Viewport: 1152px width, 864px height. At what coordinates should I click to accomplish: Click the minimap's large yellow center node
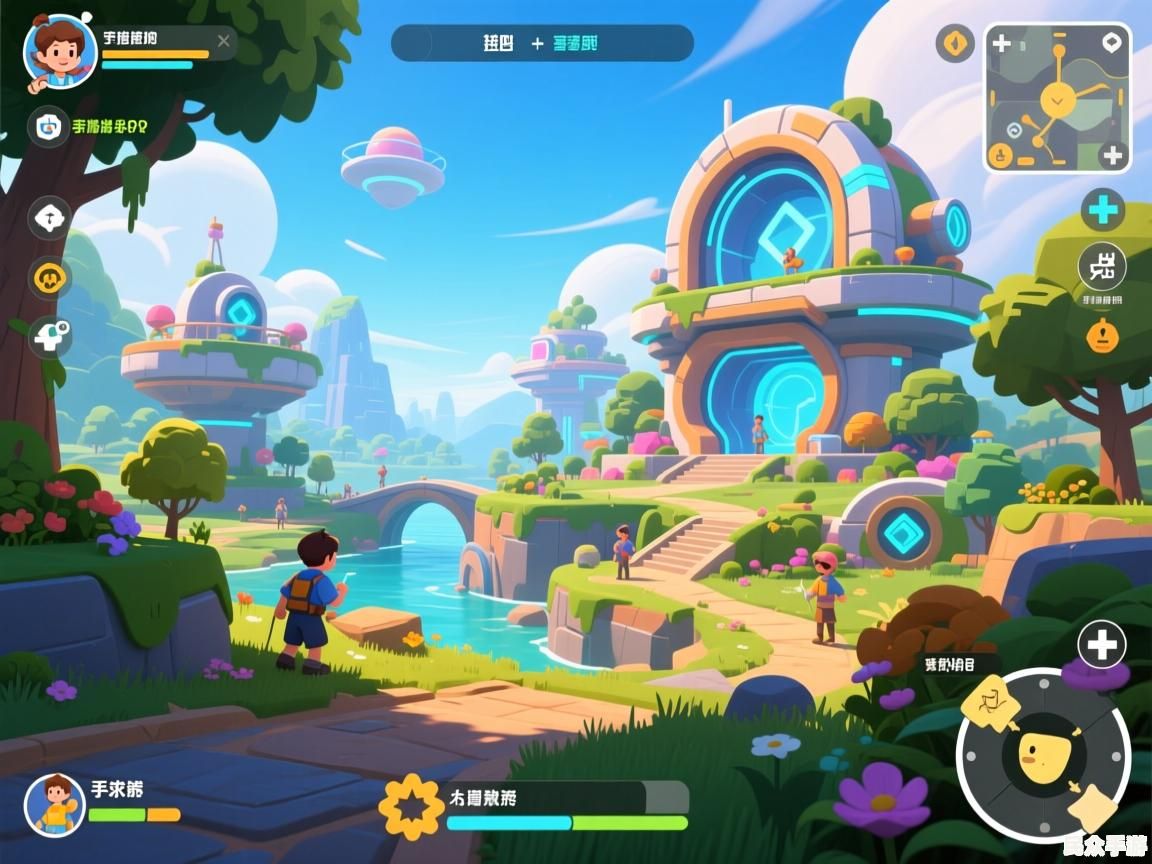click(x=1056, y=98)
